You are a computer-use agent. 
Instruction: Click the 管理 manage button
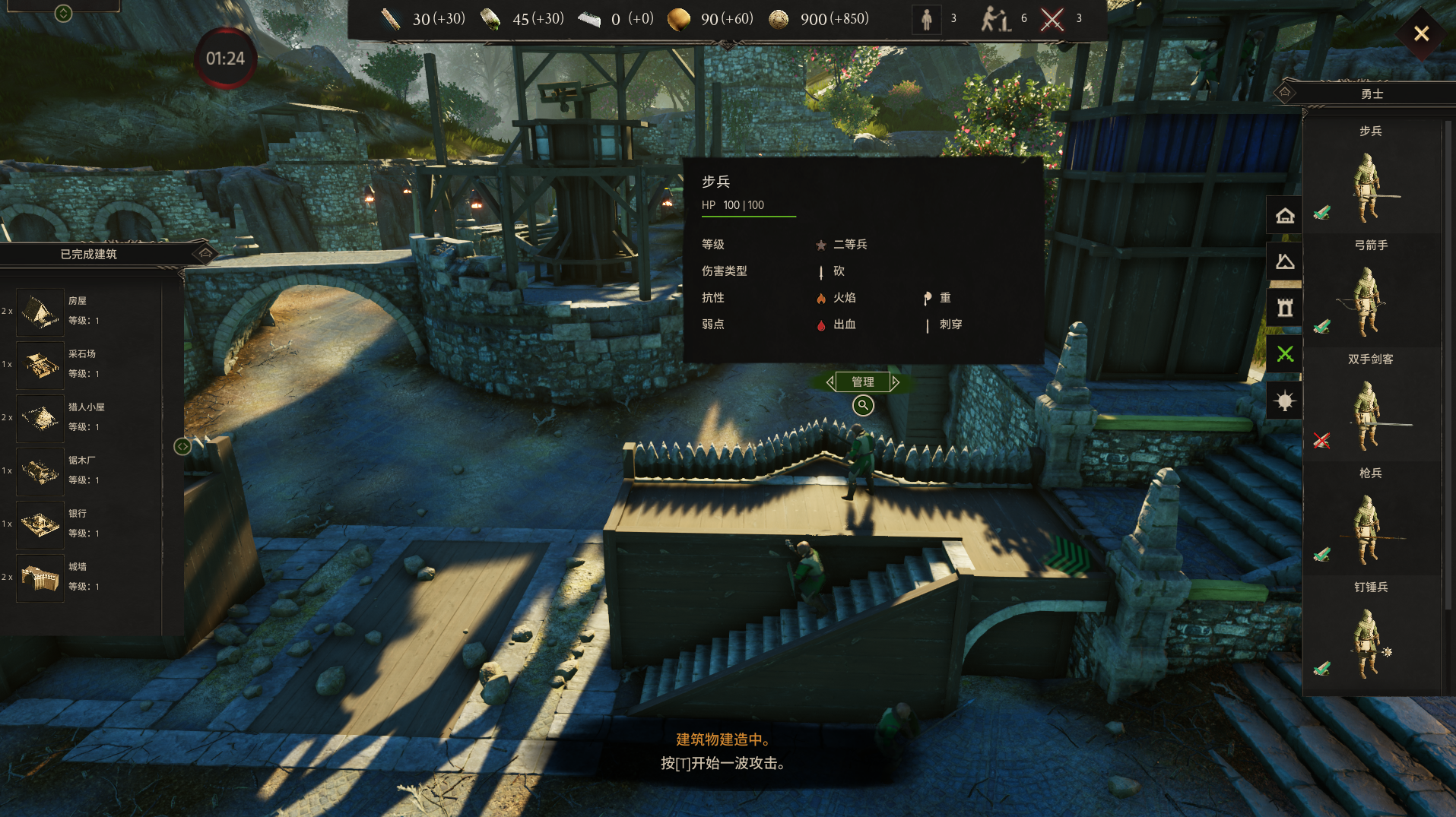click(862, 382)
